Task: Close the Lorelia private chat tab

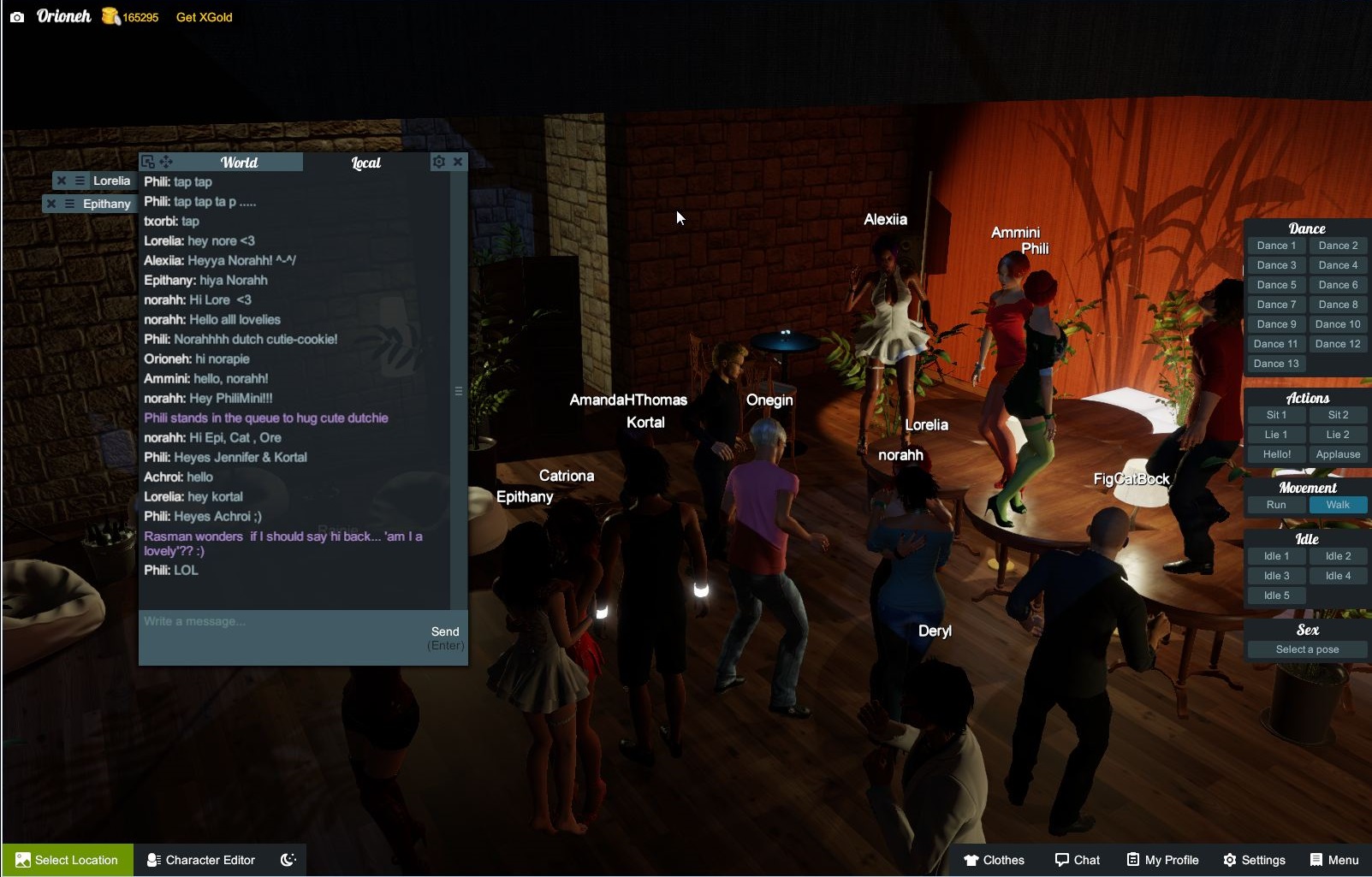Action: 62,181
